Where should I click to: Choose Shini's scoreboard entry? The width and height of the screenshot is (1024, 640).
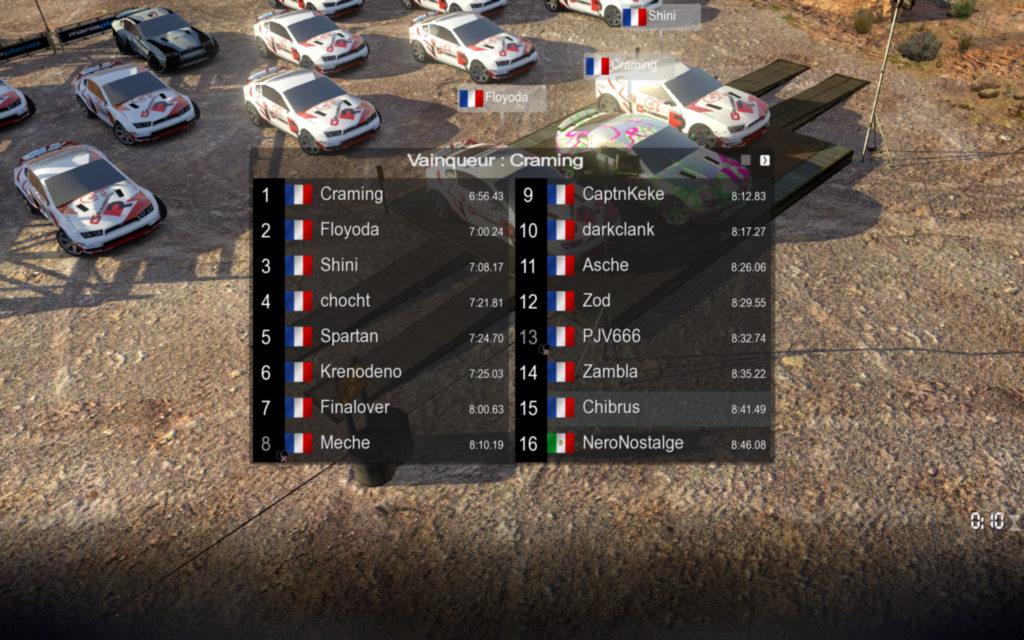381,266
